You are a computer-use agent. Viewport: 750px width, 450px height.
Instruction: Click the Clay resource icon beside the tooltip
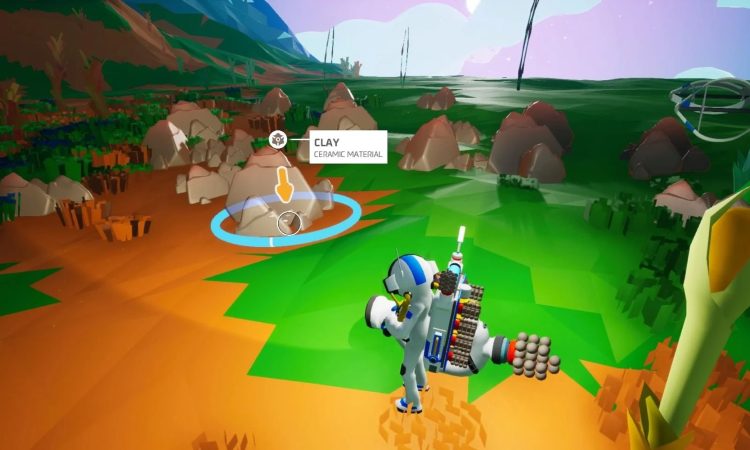pos(279,141)
